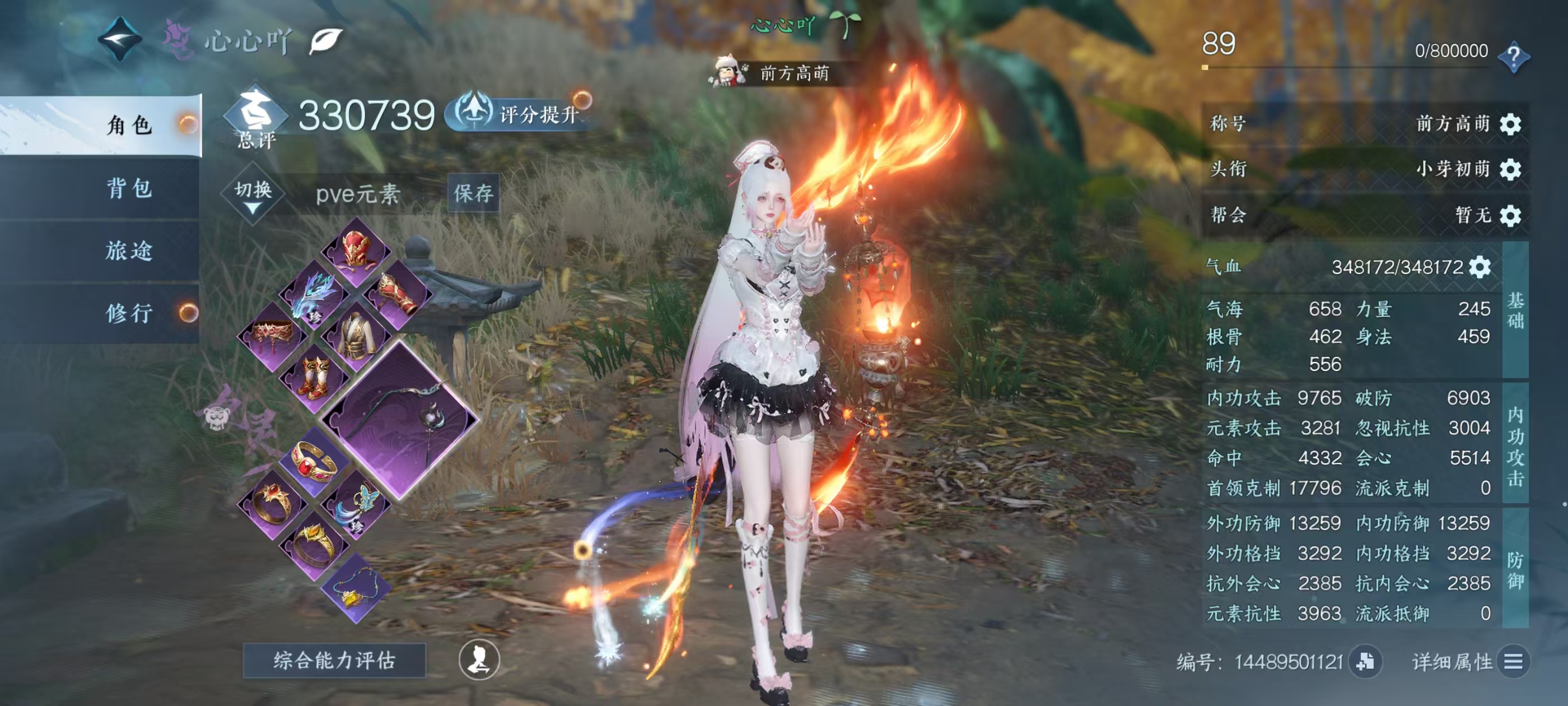Open 帮会 guild settings gear

pyautogui.click(x=1510, y=215)
